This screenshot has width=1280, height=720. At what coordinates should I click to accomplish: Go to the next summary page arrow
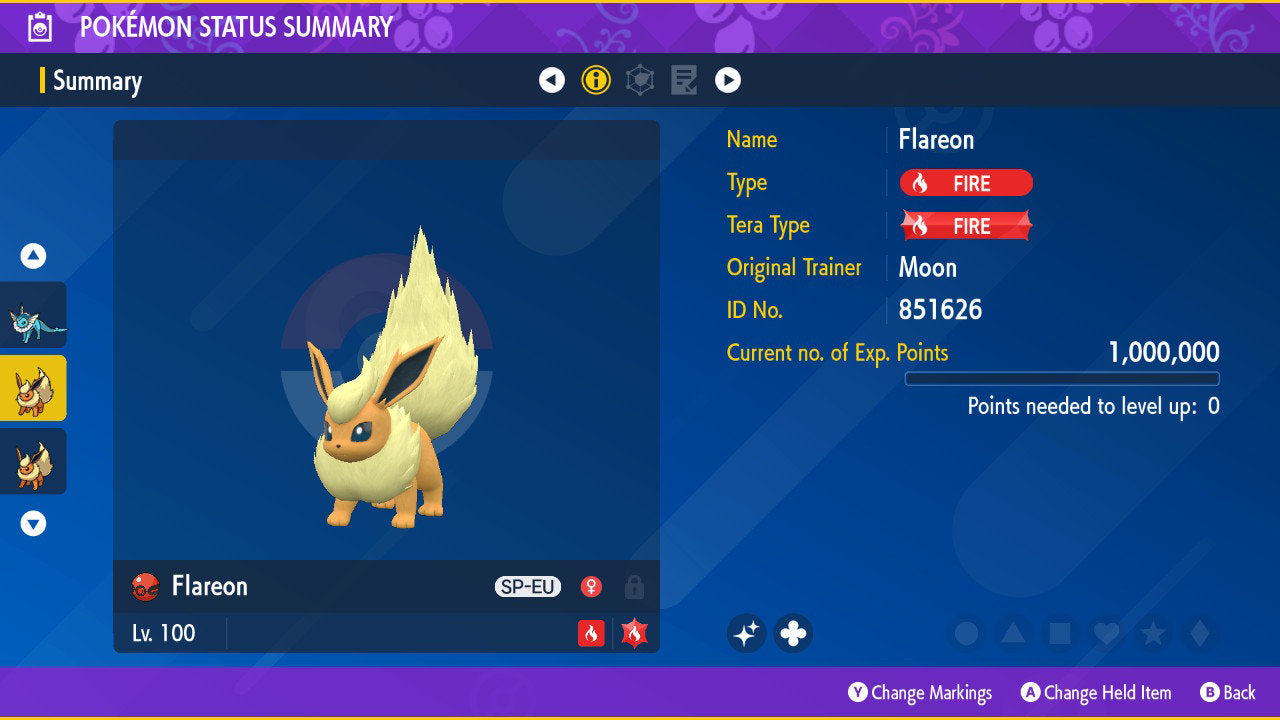click(x=728, y=80)
